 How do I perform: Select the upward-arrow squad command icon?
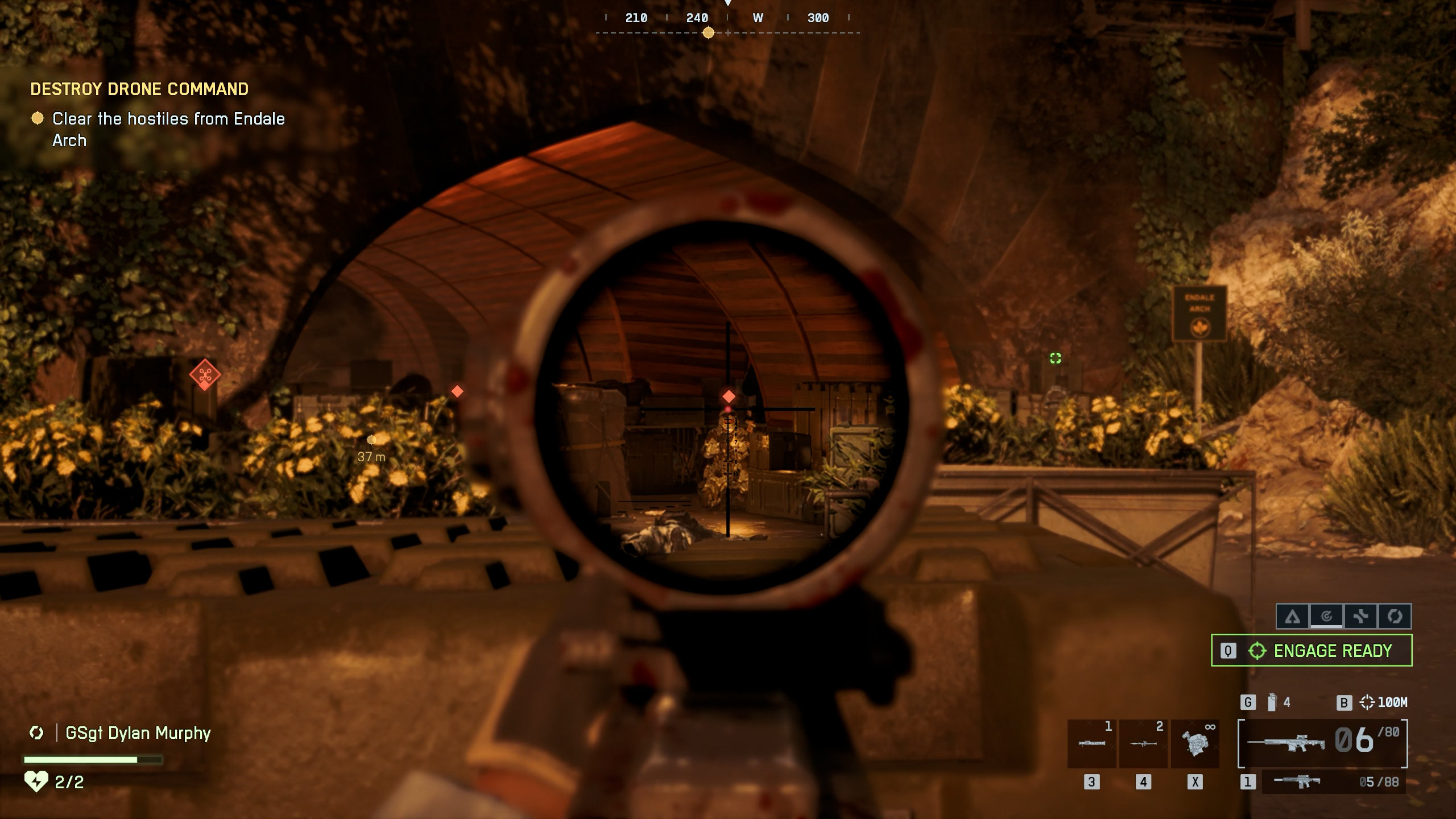1293,617
